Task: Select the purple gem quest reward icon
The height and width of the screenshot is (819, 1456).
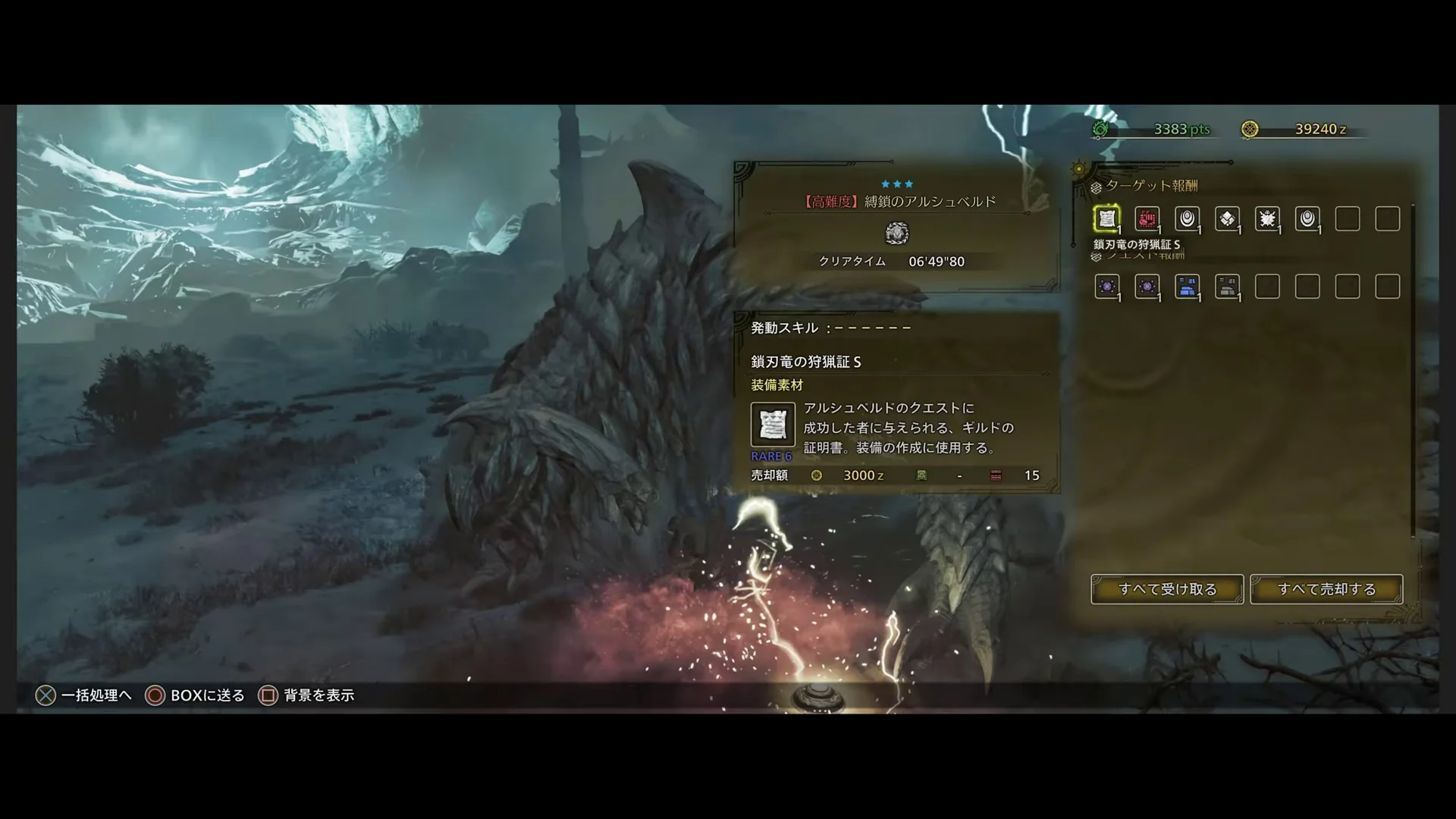Action: pos(1107,287)
